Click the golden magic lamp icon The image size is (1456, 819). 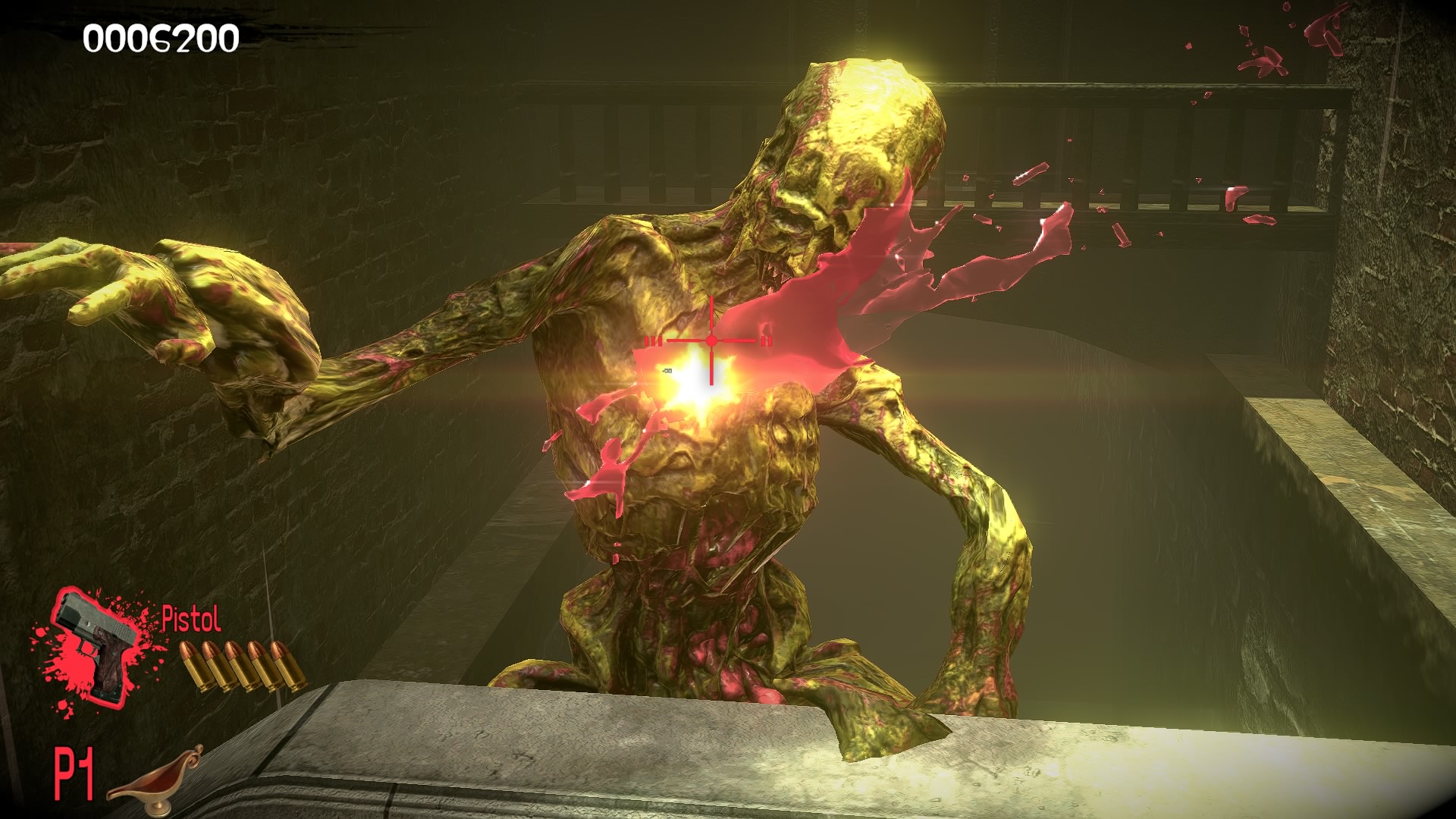(155, 776)
